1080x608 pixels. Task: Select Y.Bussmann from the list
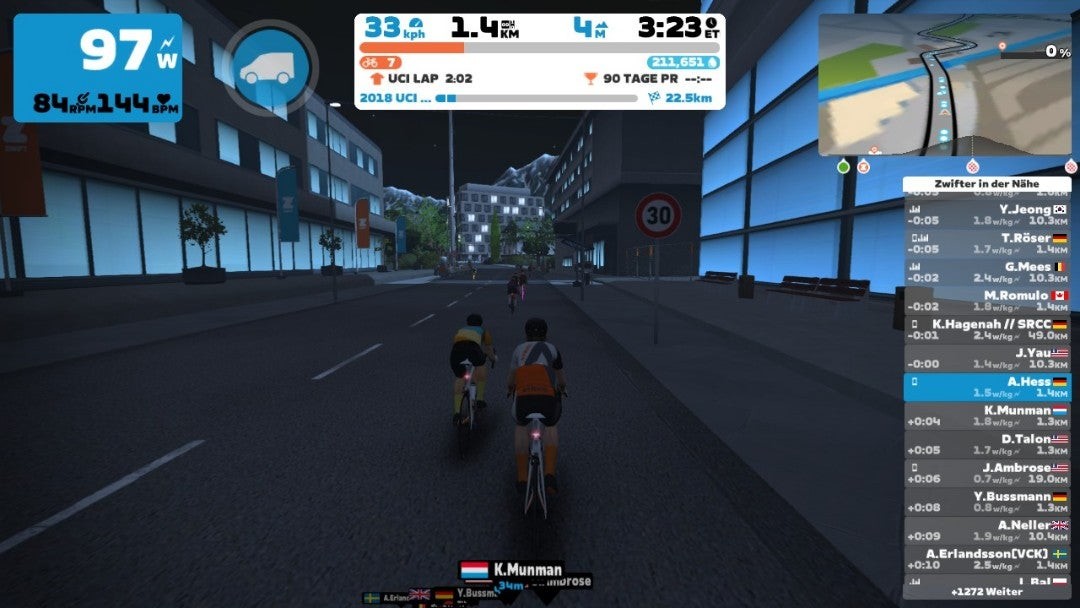pyautogui.click(x=987, y=501)
